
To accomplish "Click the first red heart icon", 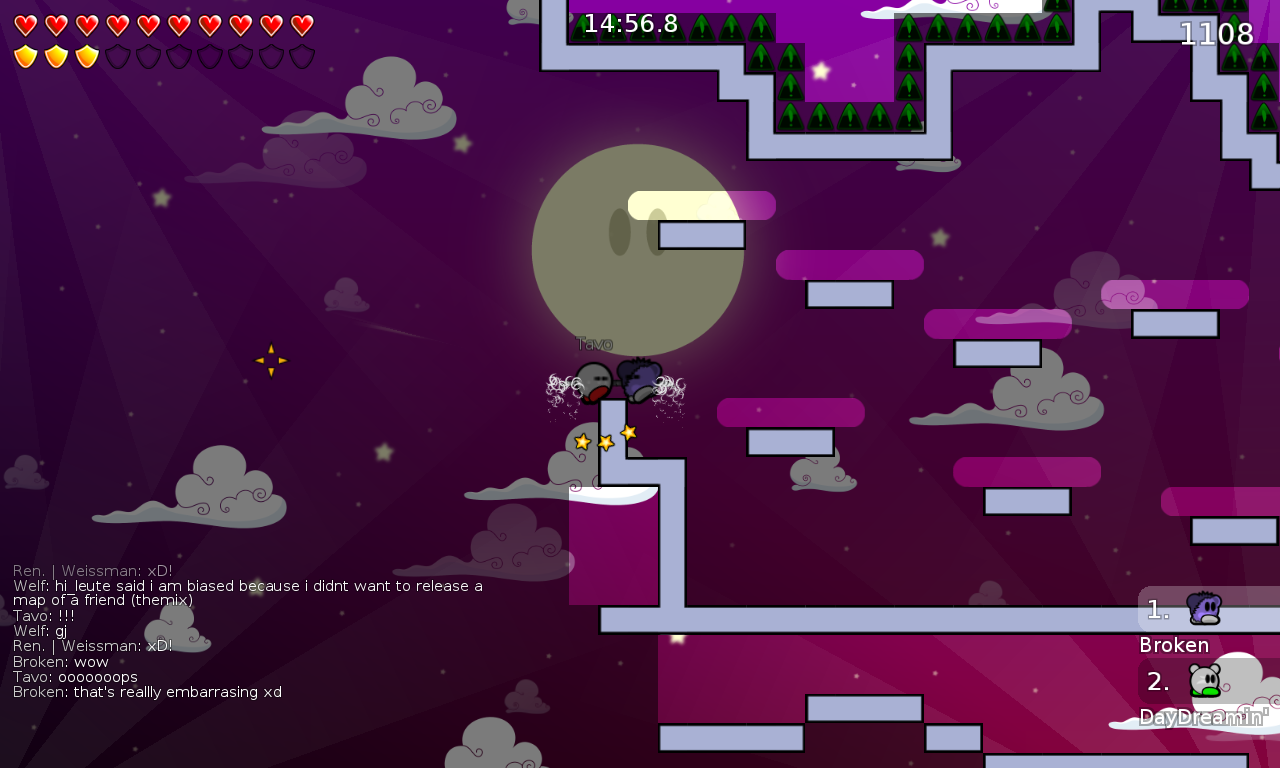I will [x=27, y=25].
